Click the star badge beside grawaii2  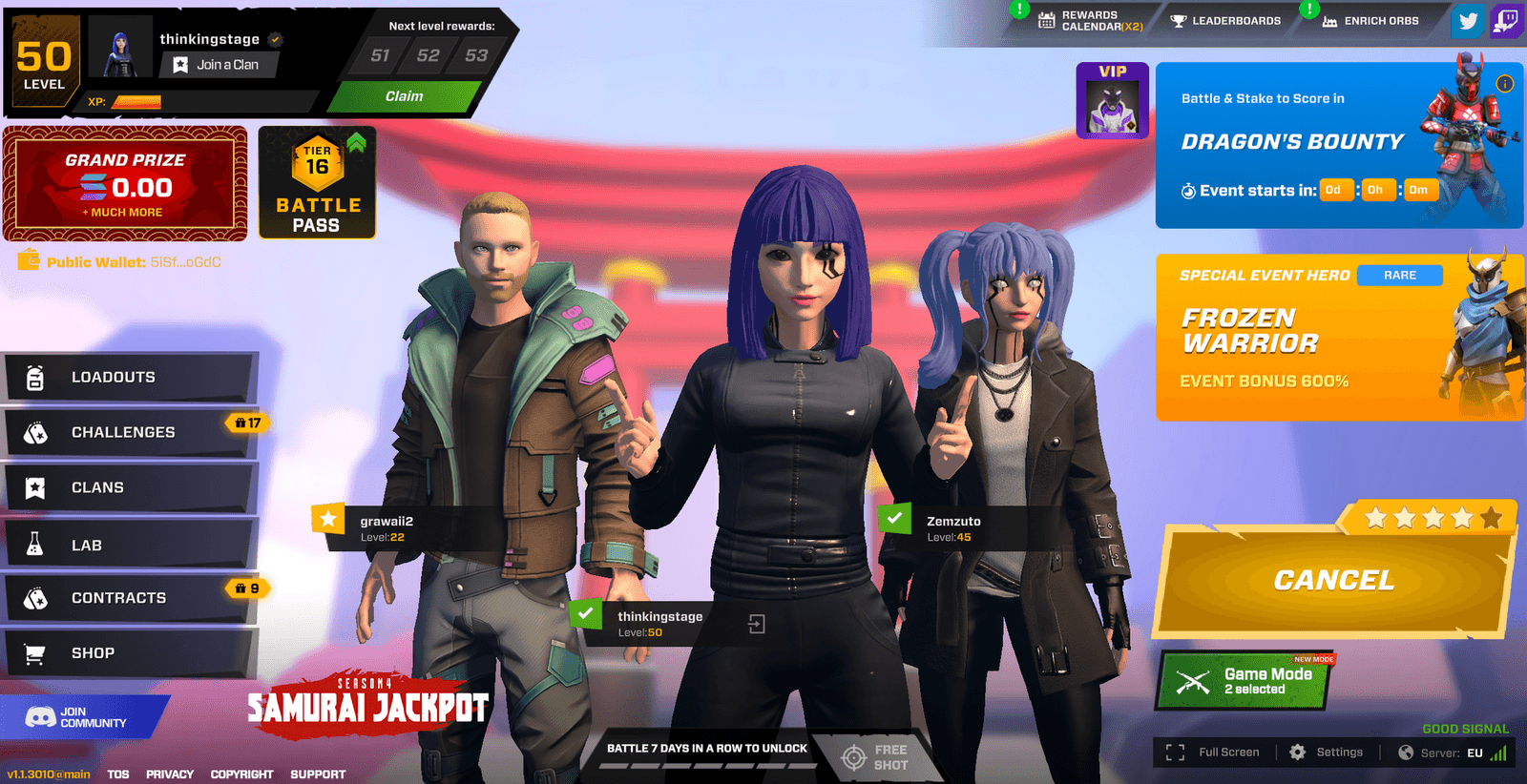(x=328, y=519)
